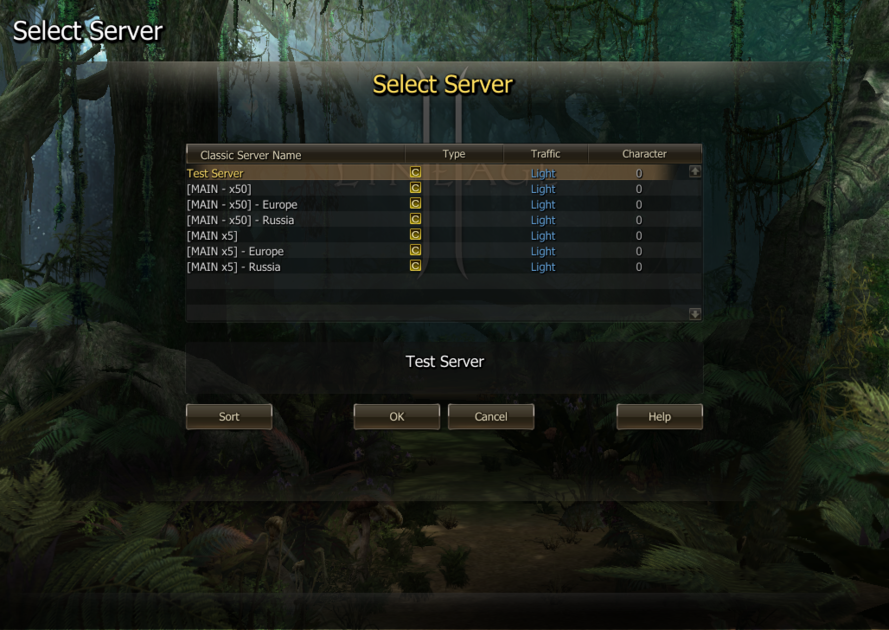
Task: Select the [MAIN - x50] - Europe server
Action: click(x=242, y=205)
